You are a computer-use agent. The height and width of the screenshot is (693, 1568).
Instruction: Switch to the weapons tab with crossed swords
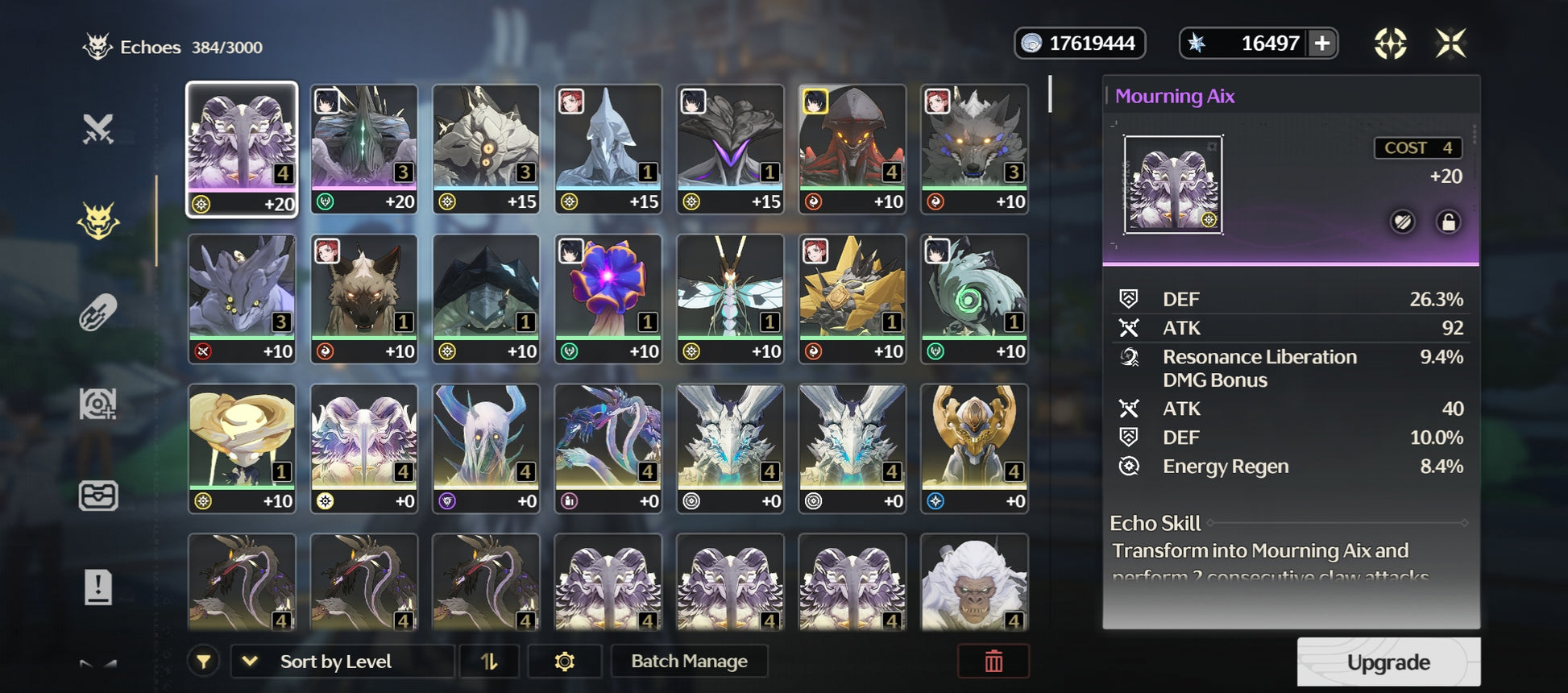tap(98, 129)
